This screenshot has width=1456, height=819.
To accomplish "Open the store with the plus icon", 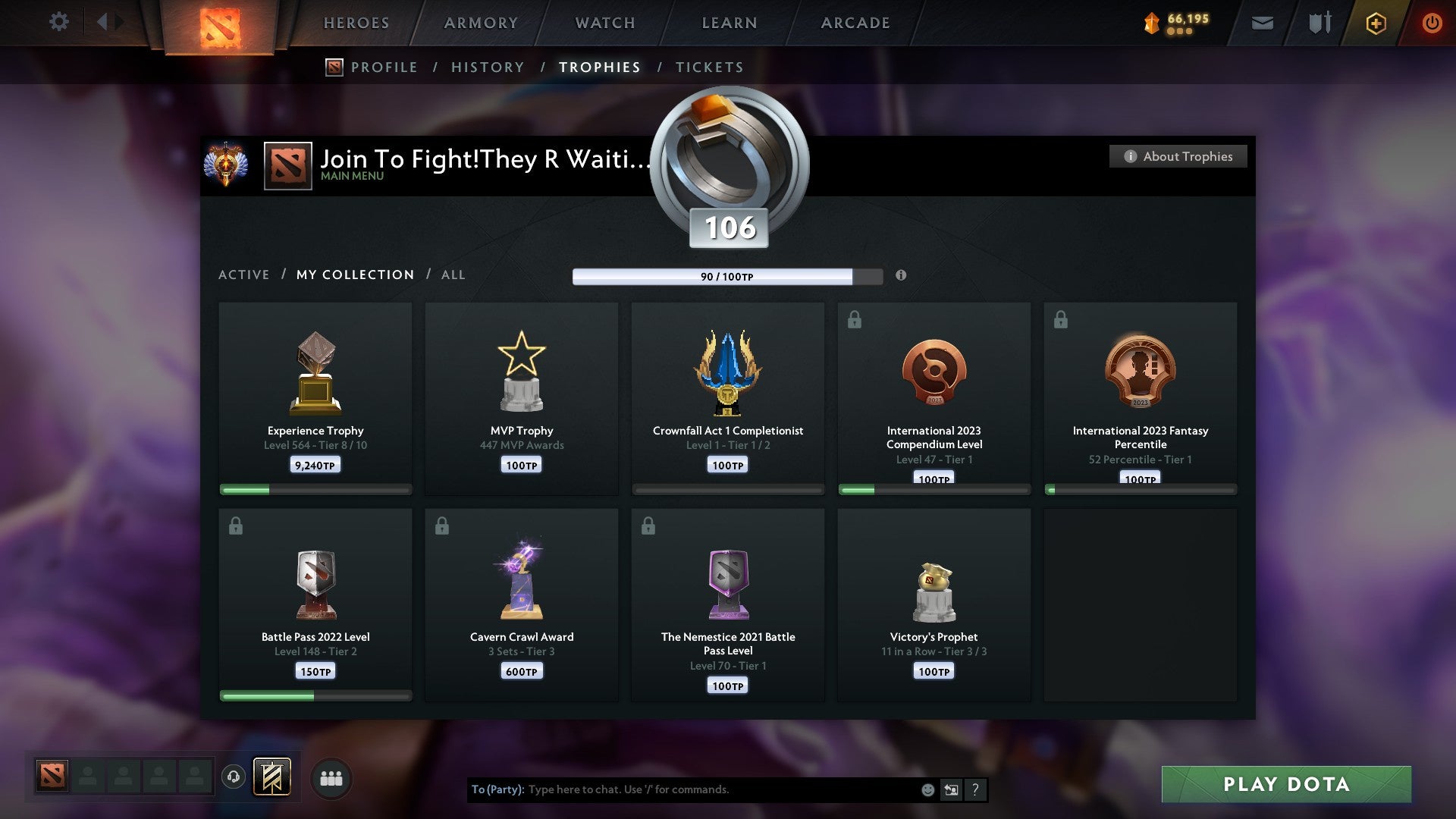I will click(1376, 24).
